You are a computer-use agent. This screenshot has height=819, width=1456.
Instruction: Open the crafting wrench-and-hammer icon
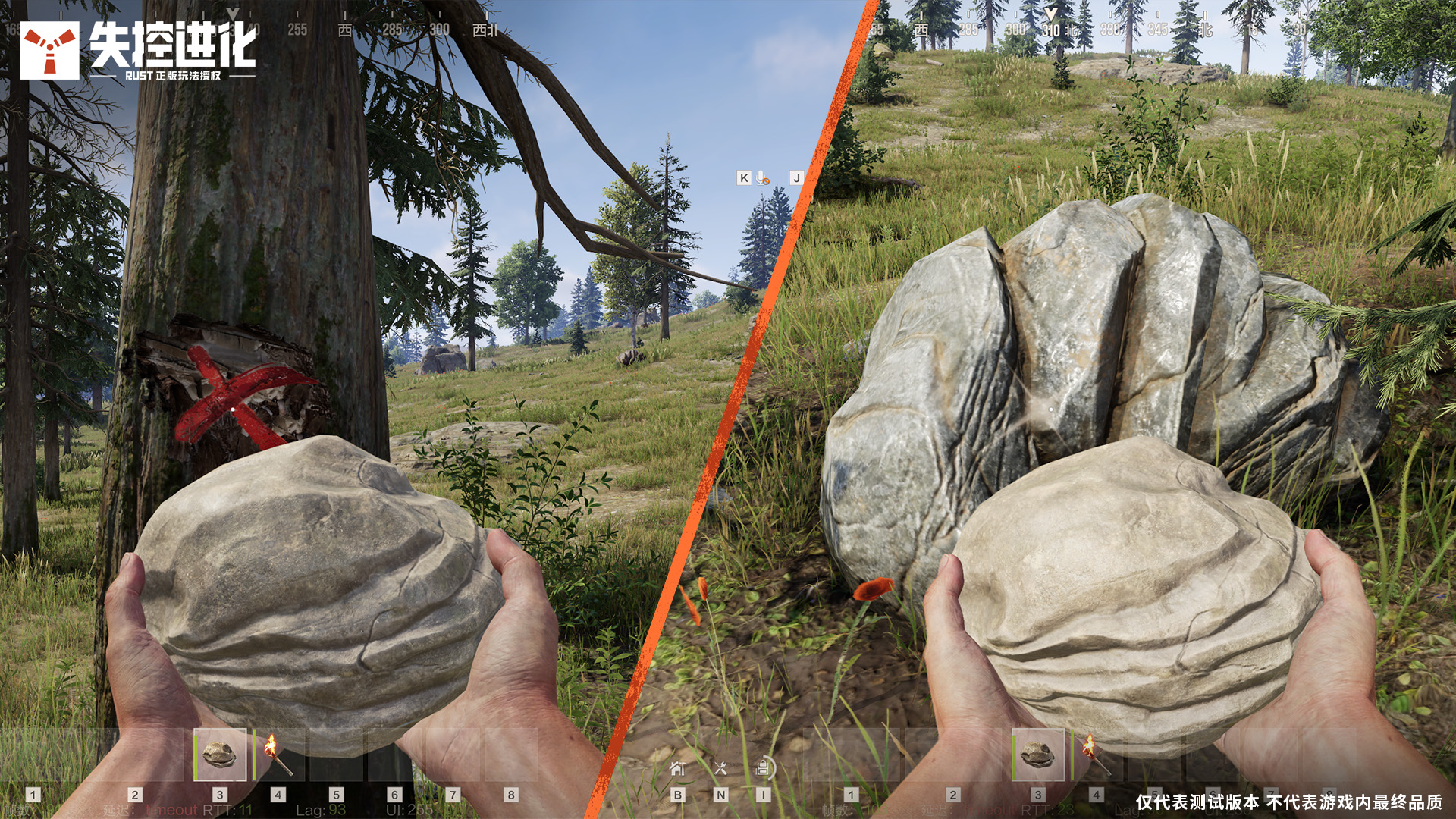[720, 768]
